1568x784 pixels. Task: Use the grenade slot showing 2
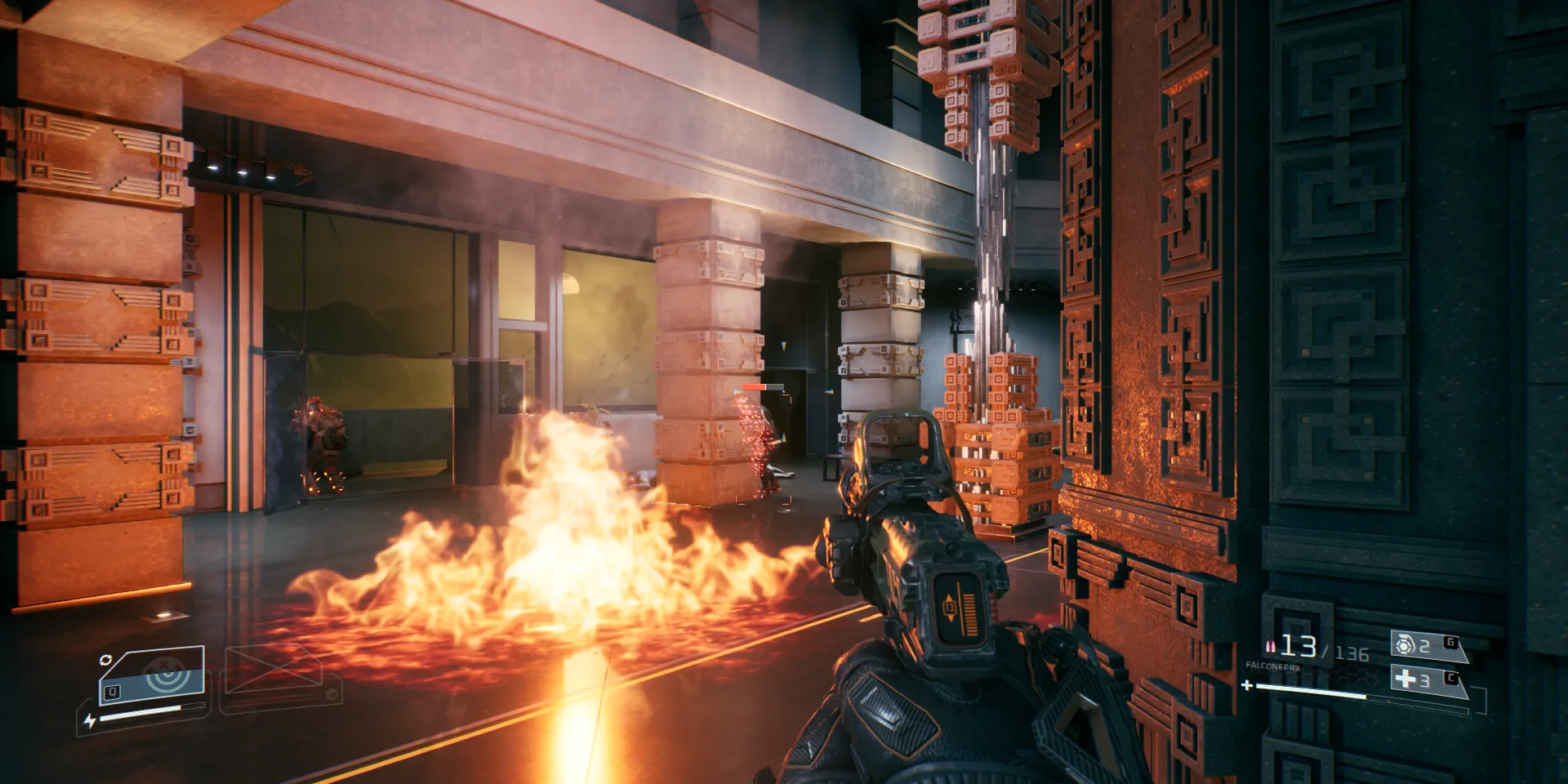tap(1424, 646)
